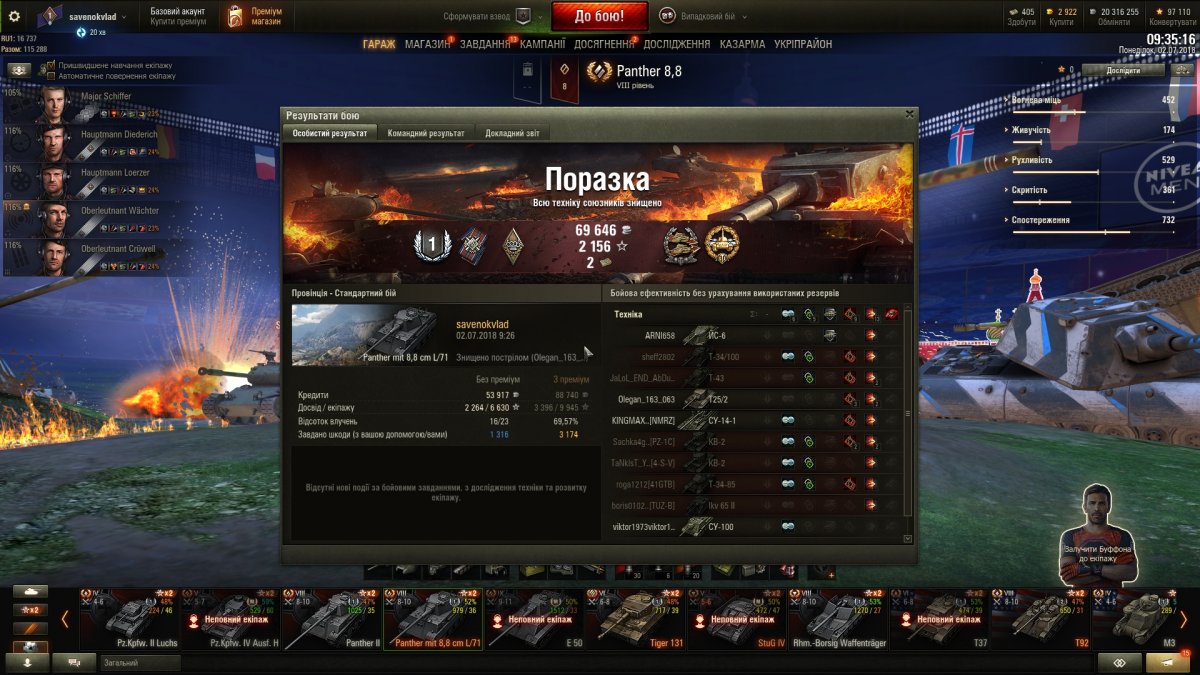Screen dimensions: 1200x675
Task: Open the settings gear menu
Action: pyautogui.click(x=14, y=16)
